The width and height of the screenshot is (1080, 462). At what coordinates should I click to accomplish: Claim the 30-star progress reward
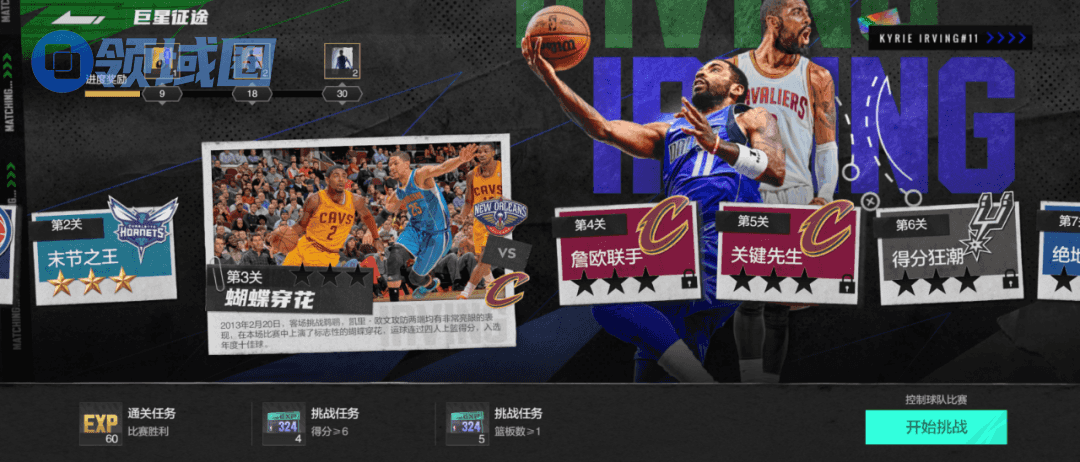[x=343, y=63]
